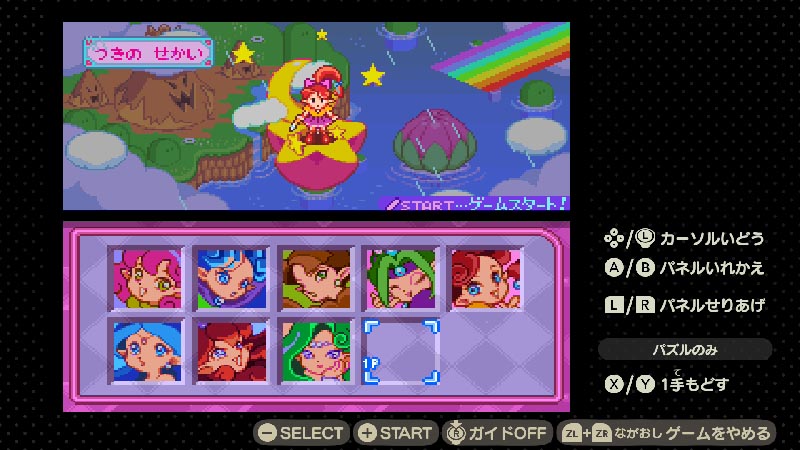Pick the dark-red-haired fairy on blue background
800x450 pixels.
(231, 352)
